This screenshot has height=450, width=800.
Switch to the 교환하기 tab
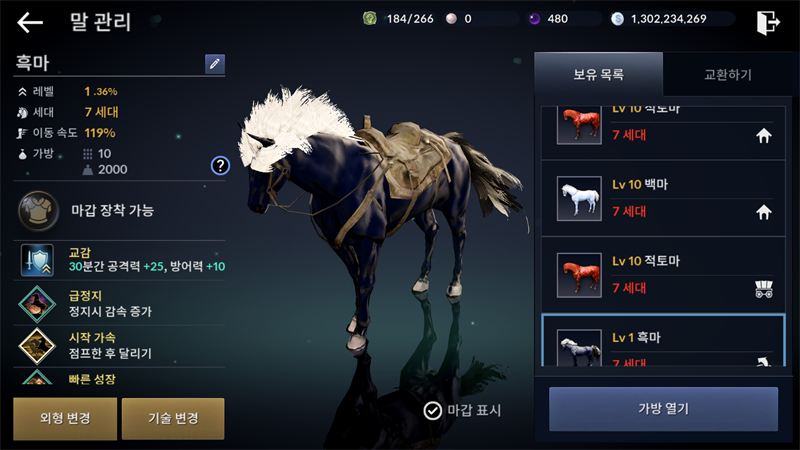pos(727,74)
